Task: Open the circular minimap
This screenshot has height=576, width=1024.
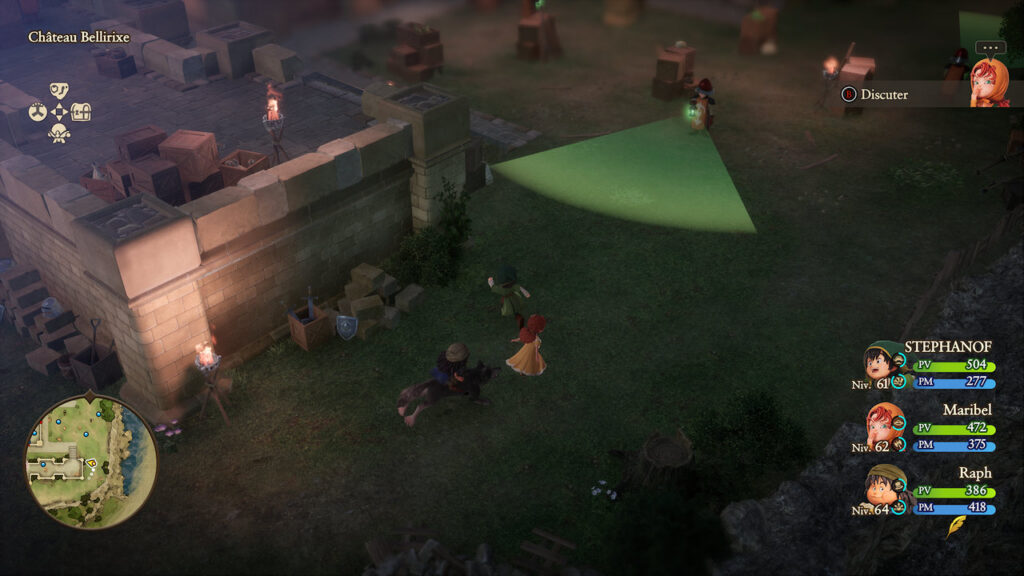Action: coord(90,461)
